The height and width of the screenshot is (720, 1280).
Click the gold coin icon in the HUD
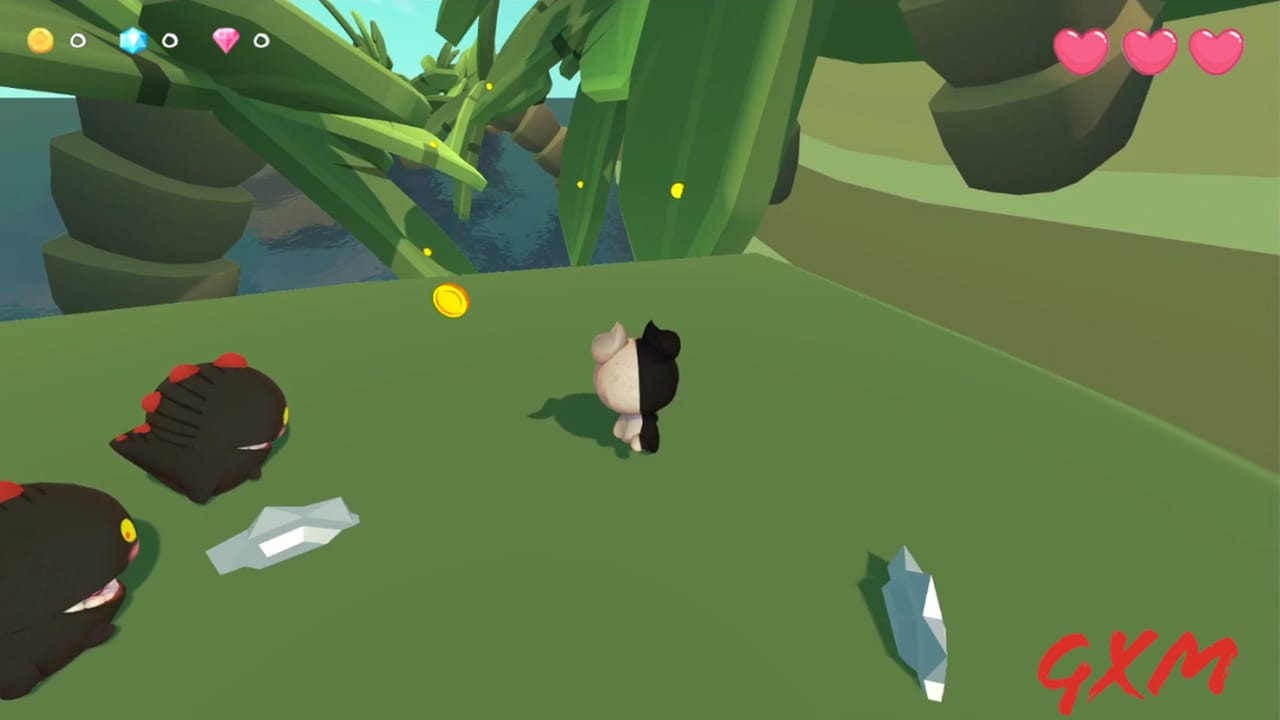click(39, 40)
